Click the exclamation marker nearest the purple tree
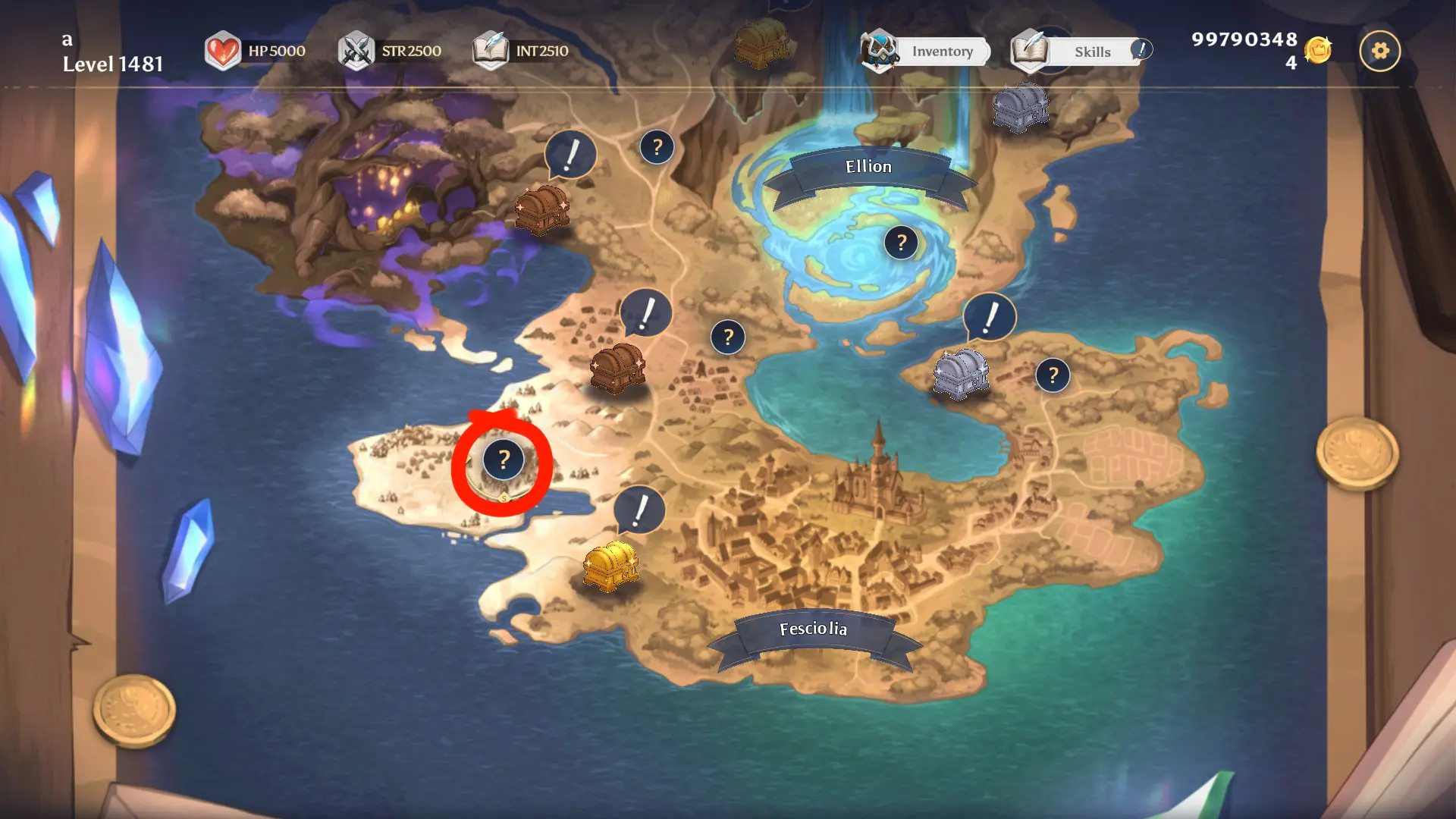Viewport: 1456px width, 819px height. (x=570, y=155)
